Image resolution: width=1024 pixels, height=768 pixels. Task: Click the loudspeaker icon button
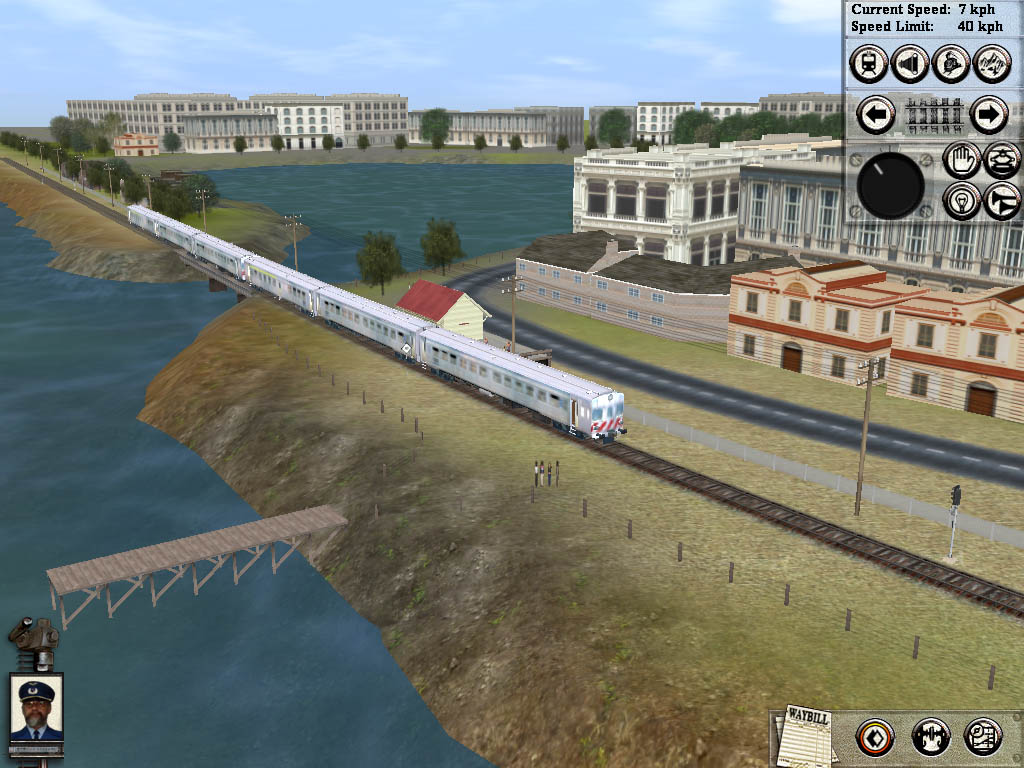910,64
